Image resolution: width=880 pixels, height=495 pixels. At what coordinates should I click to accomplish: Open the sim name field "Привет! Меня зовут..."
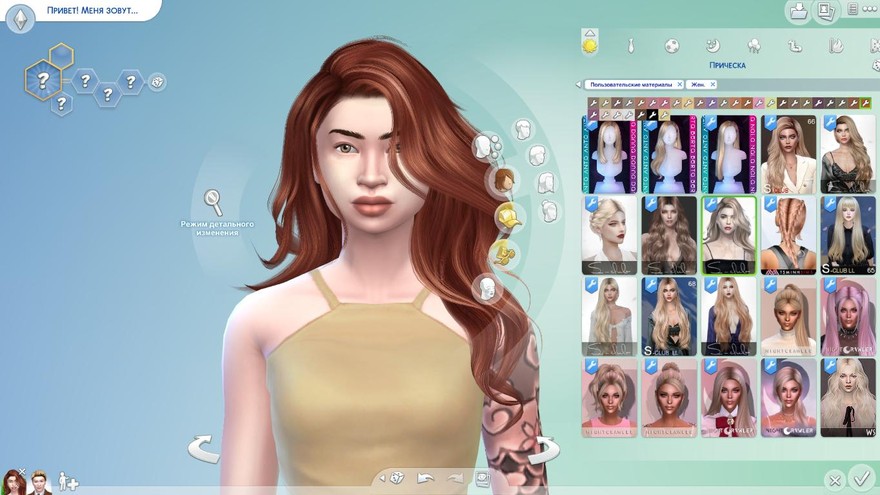click(92, 11)
